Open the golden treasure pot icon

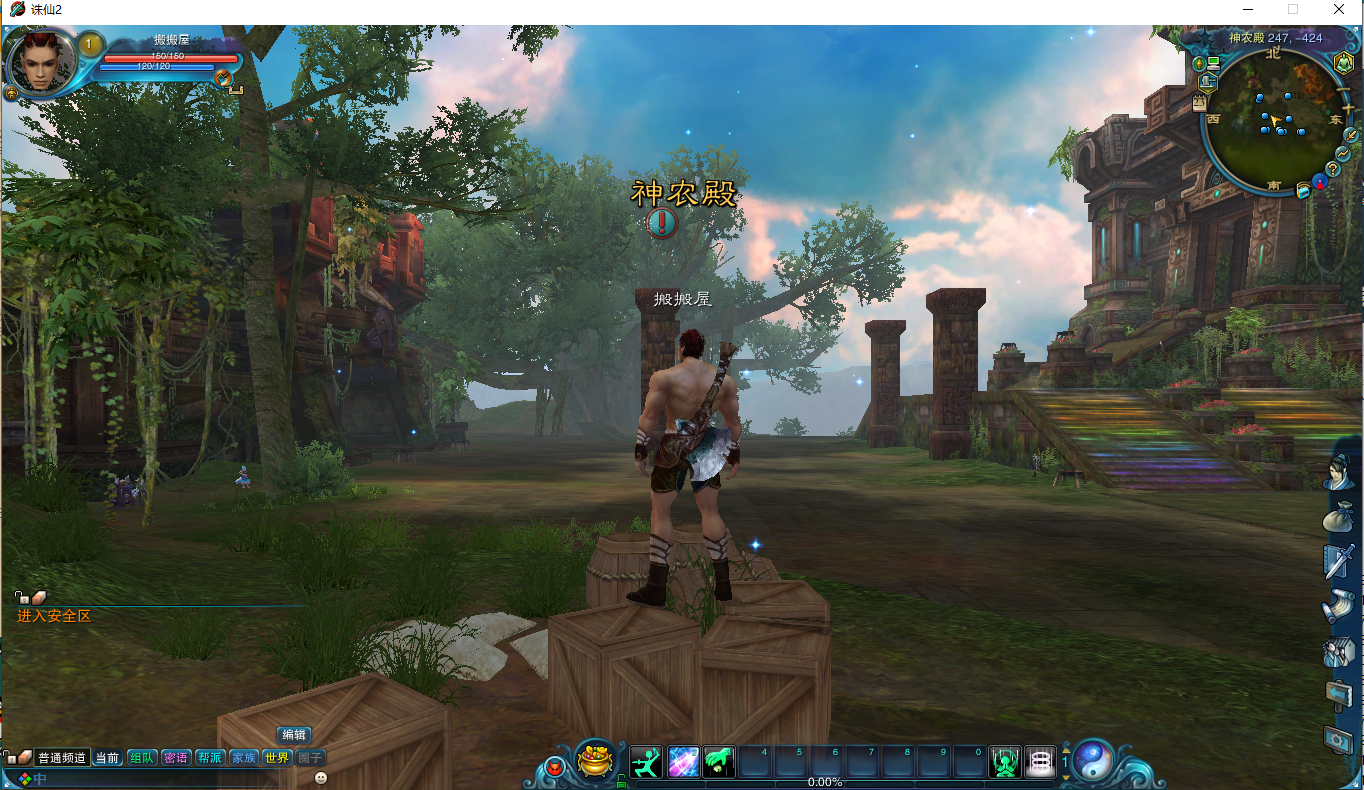click(x=597, y=761)
